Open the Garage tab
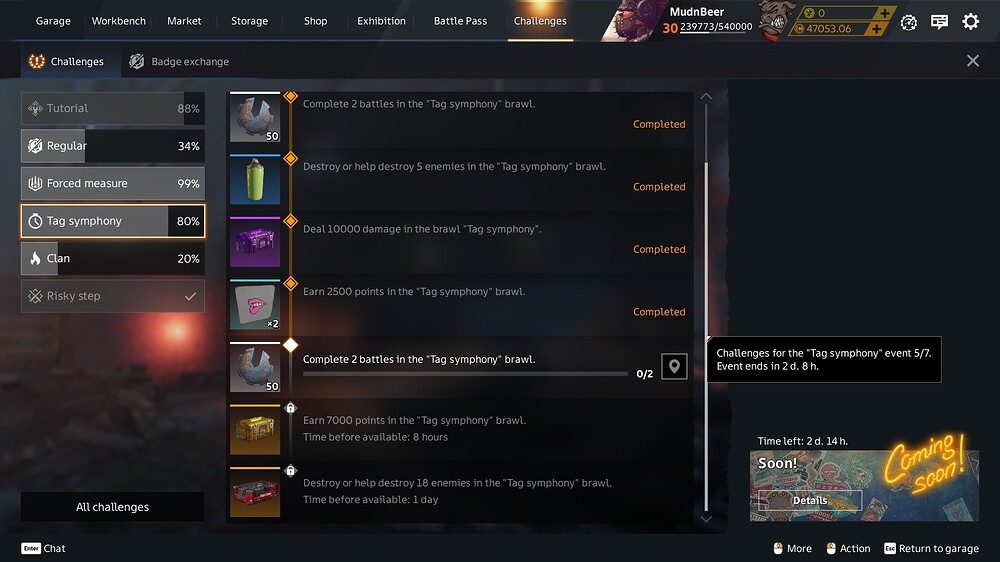The height and width of the screenshot is (562, 1000). pos(53,21)
